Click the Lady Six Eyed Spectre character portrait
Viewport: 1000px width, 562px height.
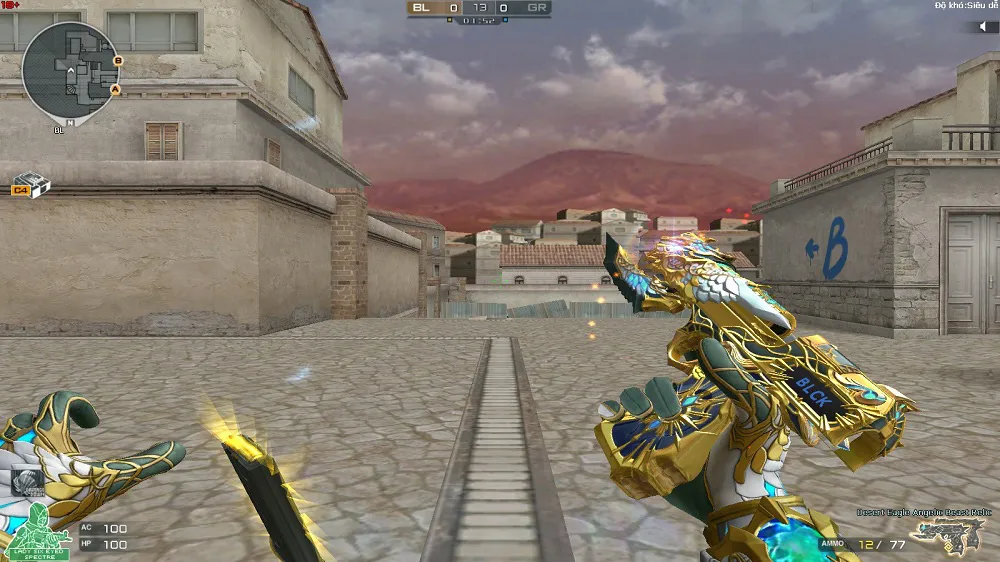point(36,530)
